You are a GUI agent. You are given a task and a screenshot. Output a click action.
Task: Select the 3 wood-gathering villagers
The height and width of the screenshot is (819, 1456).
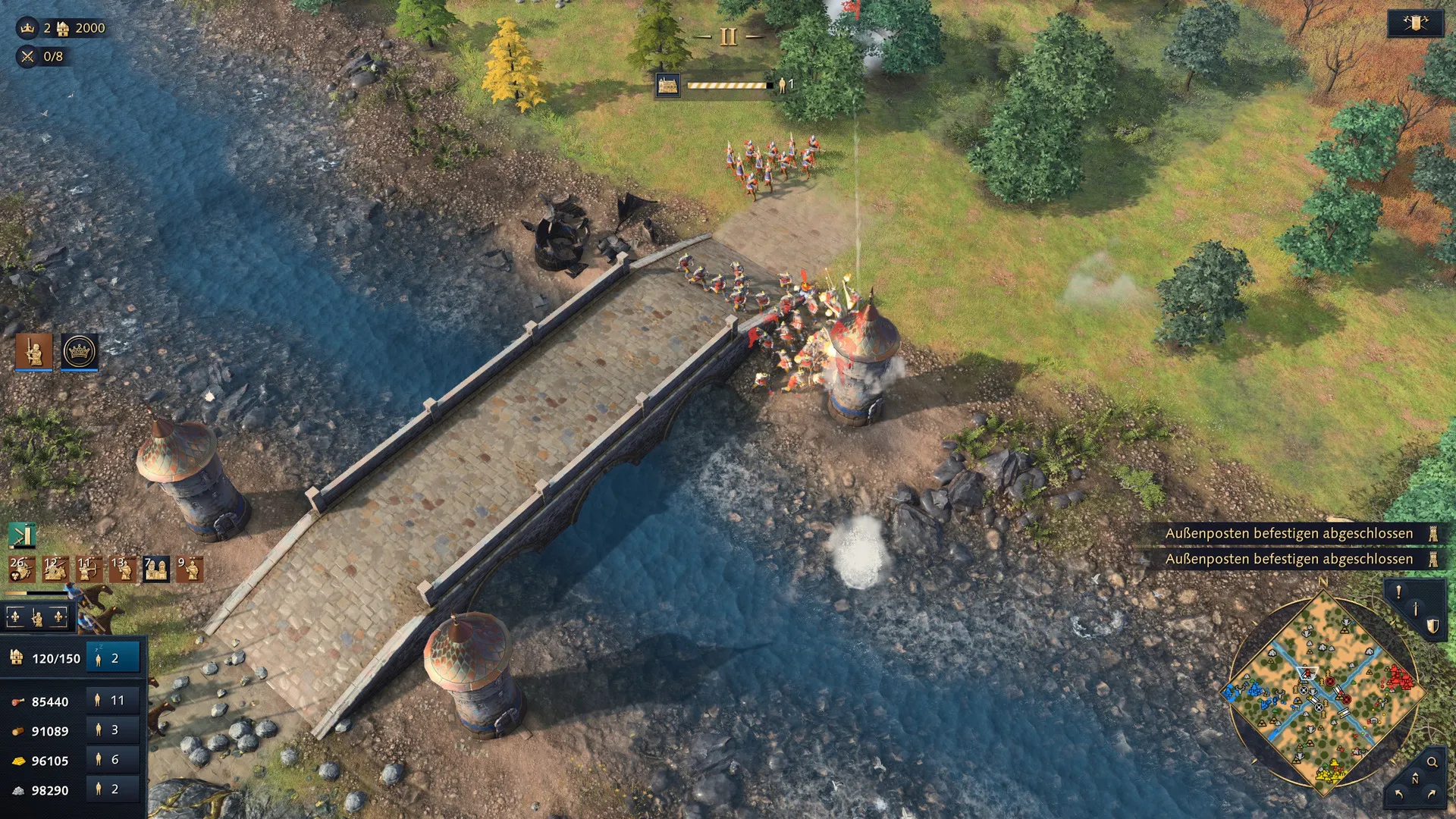[x=113, y=730]
